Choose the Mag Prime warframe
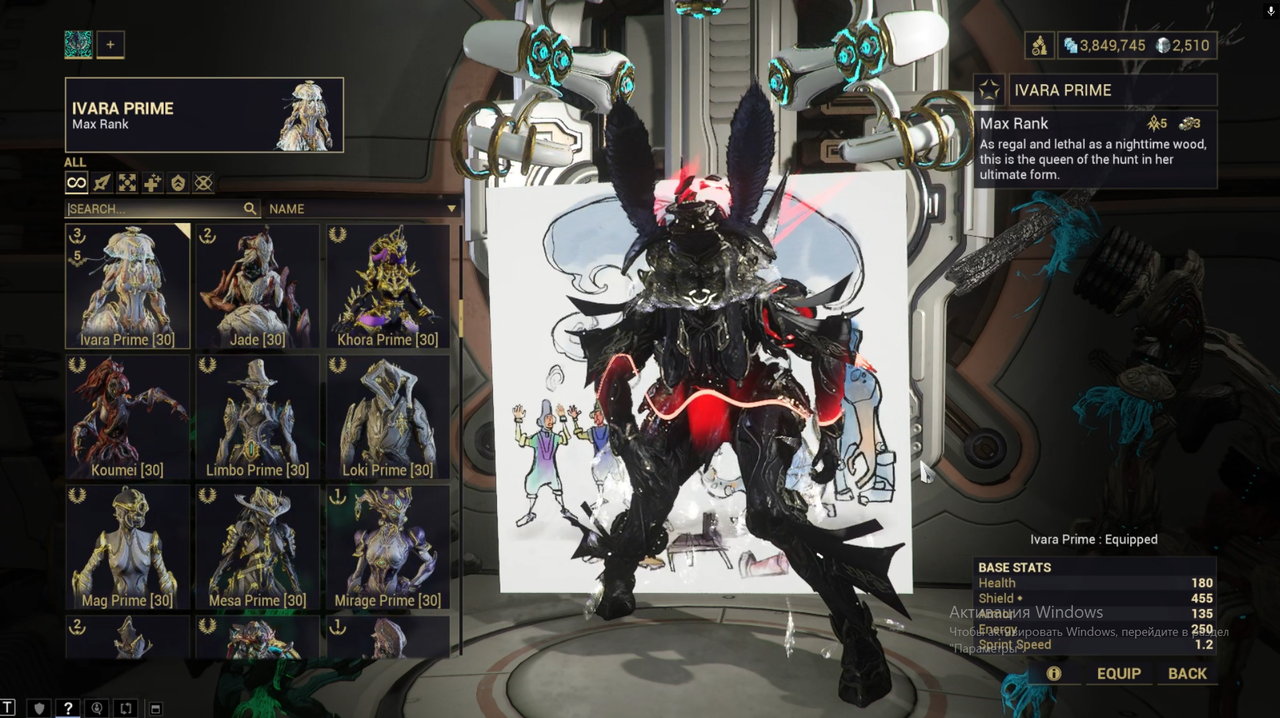This screenshot has height=718, width=1280. [127, 547]
